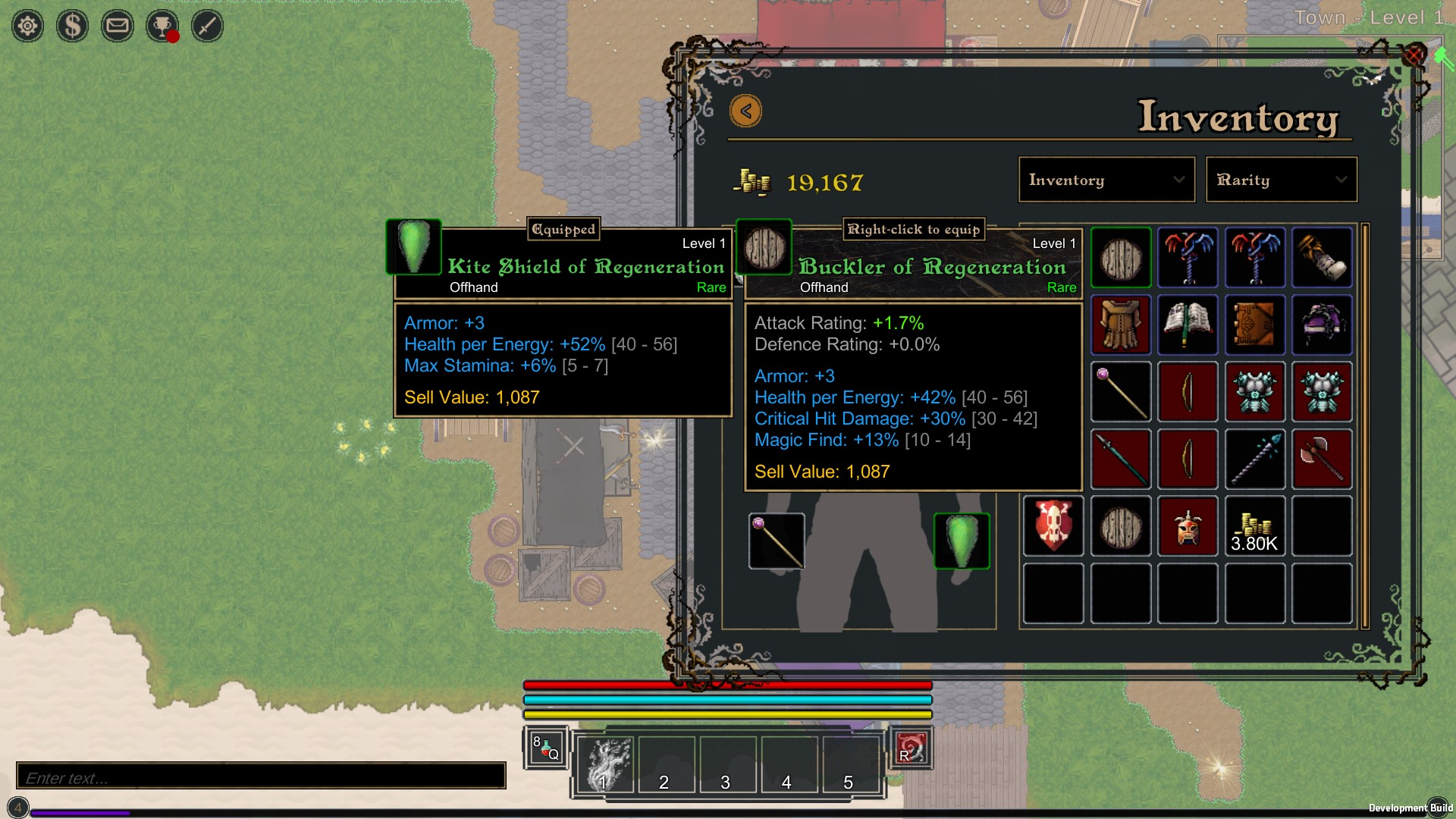Image resolution: width=1456 pixels, height=819 pixels.
Task: Click the sword icon in top bar
Action: [207, 27]
